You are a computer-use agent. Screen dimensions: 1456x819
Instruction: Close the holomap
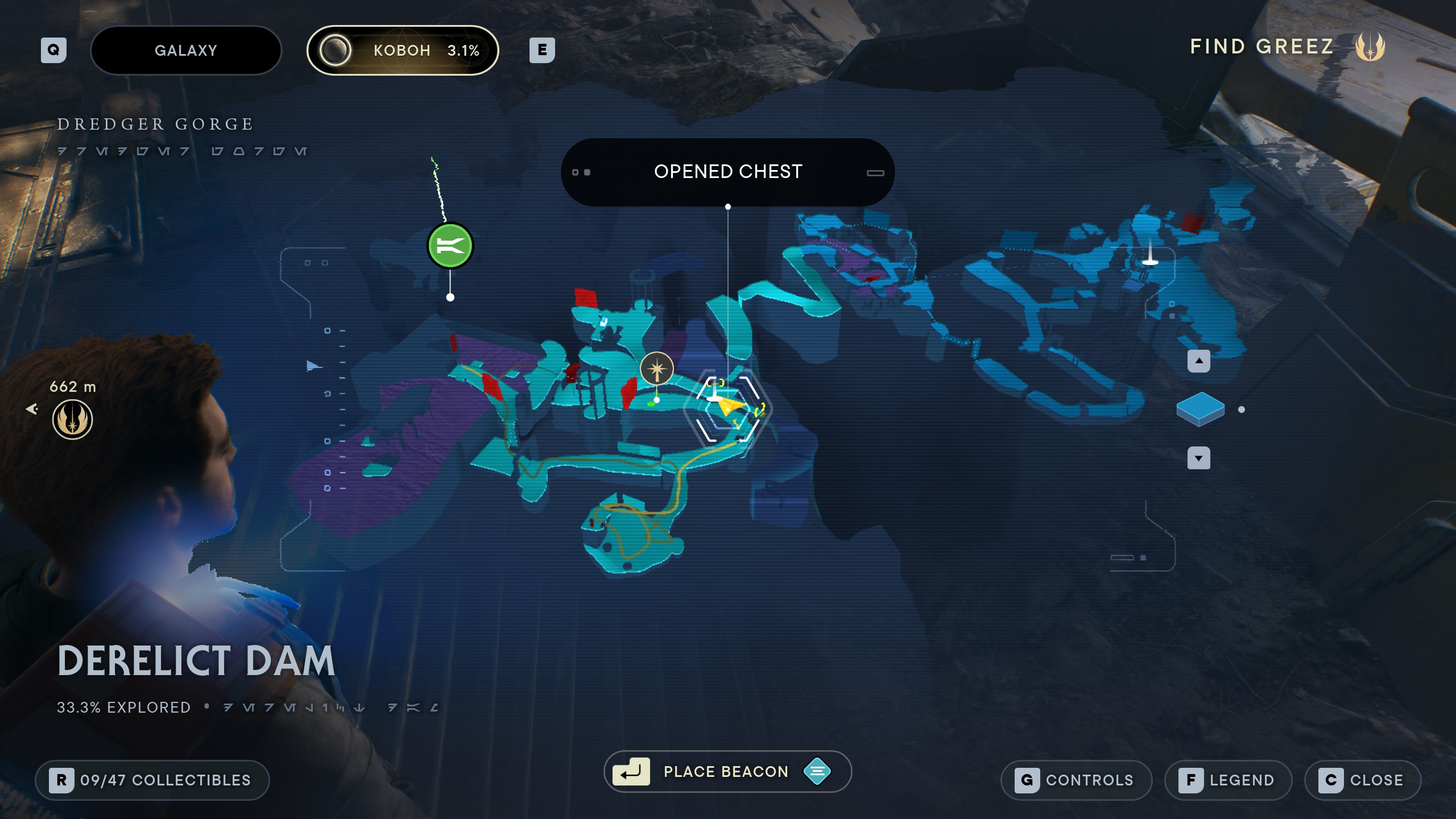coord(1363,780)
